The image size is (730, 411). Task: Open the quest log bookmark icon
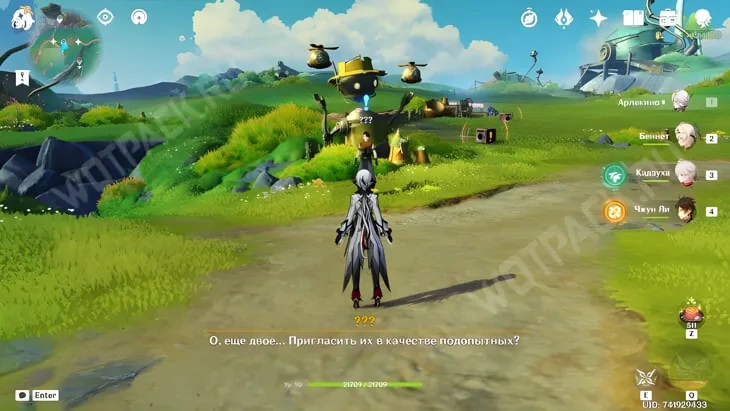[22, 78]
